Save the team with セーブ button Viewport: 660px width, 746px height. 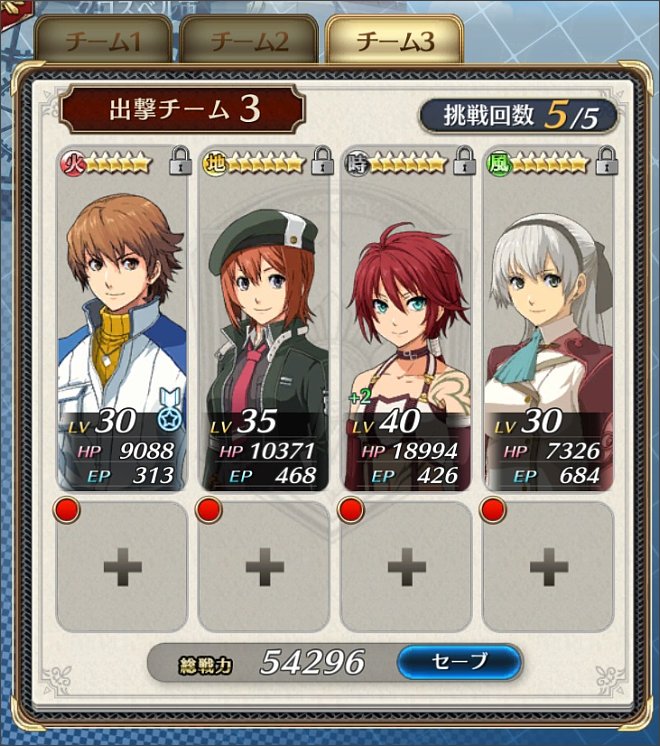pyautogui.click(x=459, y=661)
